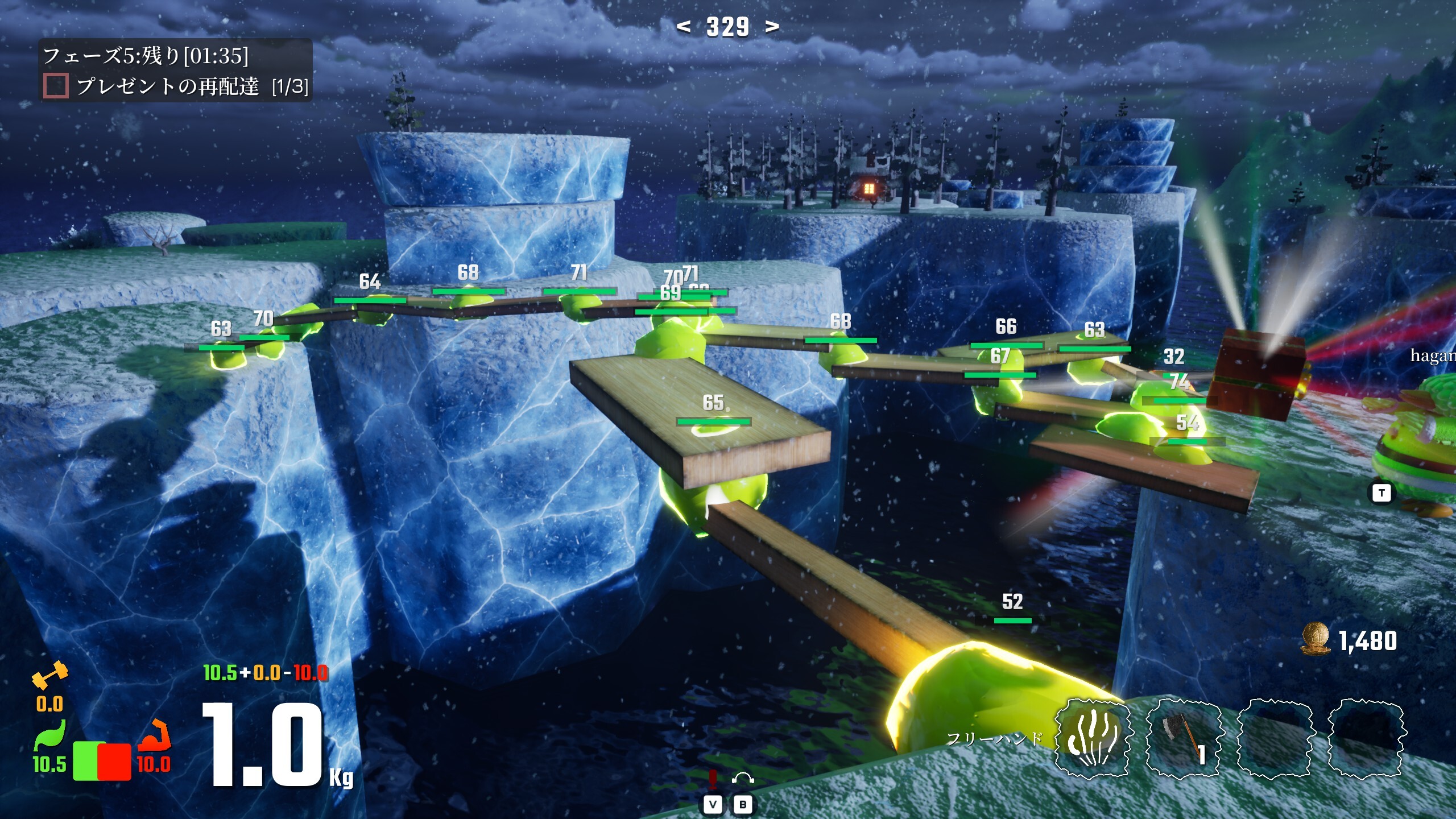Click the headset icon
Screen dimensions: 1456x819
click(x=743, y=779)
